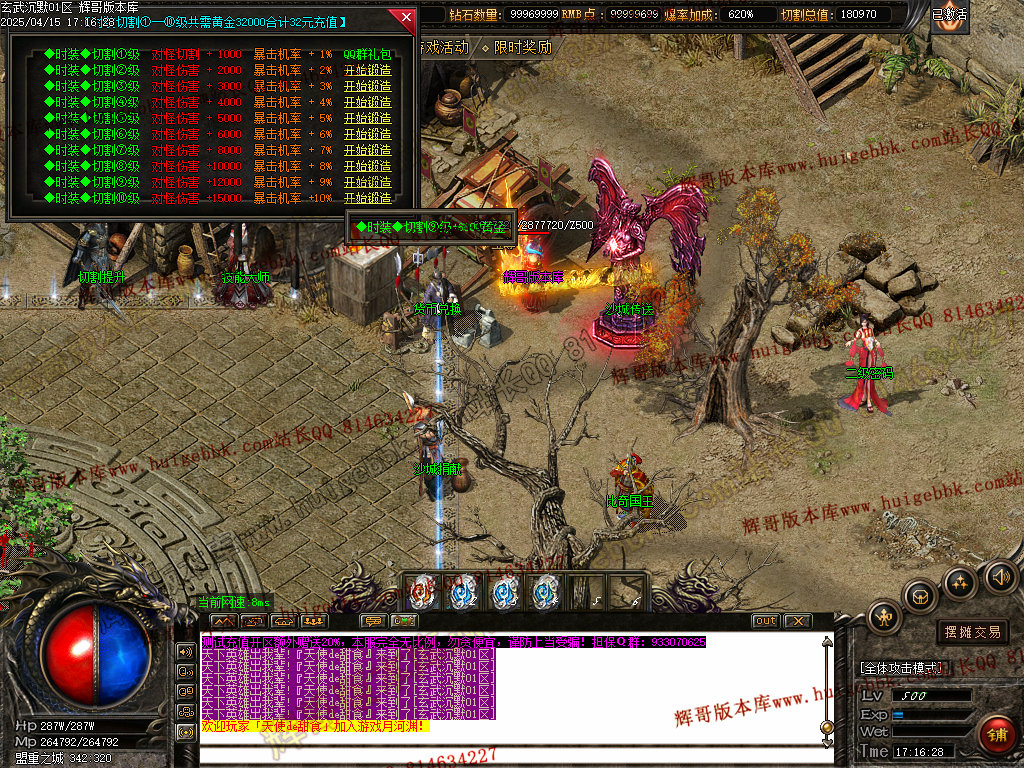Use the first hotbar scroll item
This screenshot has height=768, width=1024.
(423, 592)
